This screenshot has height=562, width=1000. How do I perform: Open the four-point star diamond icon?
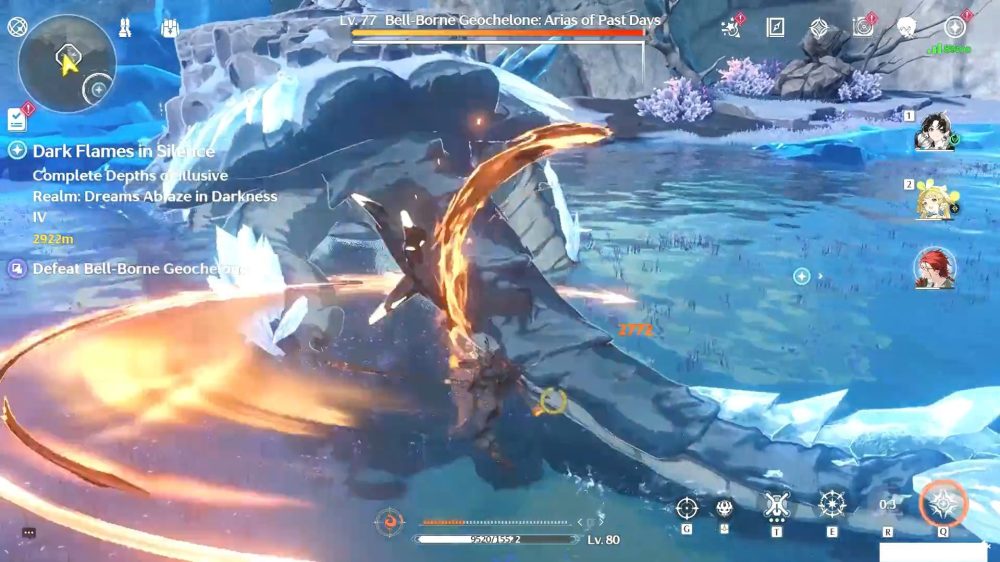(x=818, y=28)
